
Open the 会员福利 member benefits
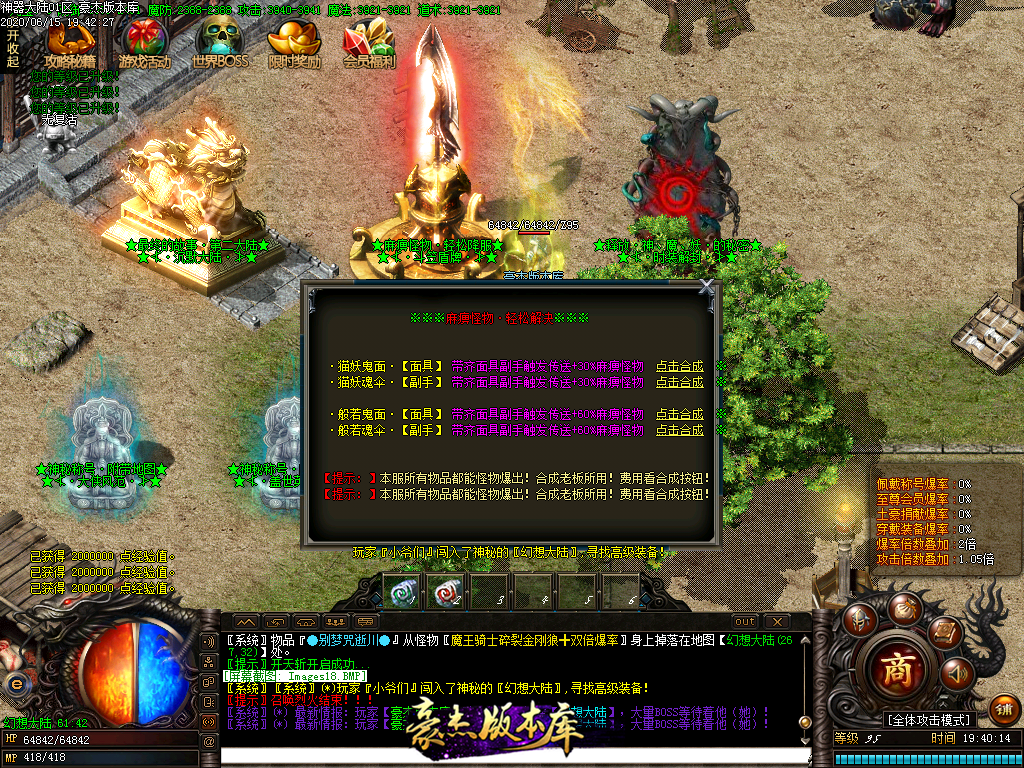coord(369,45)
